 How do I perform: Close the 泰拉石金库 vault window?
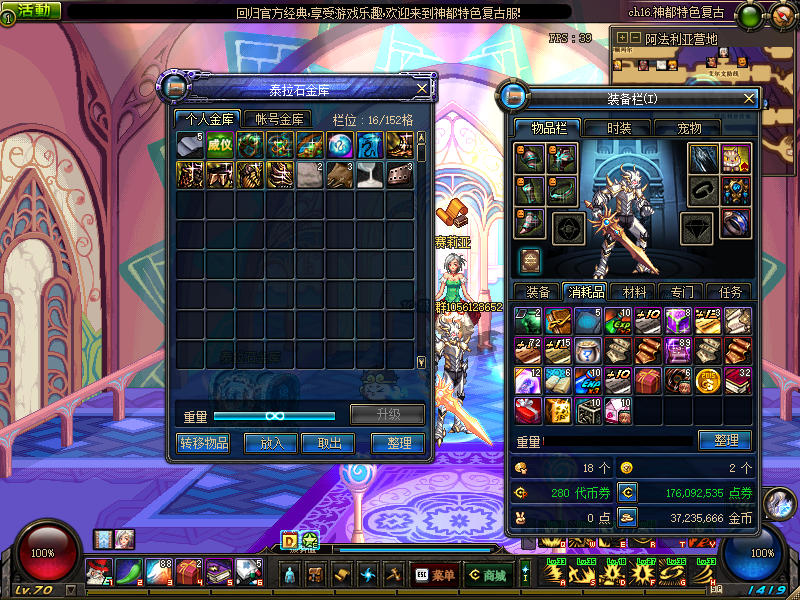tap(422, 89)
